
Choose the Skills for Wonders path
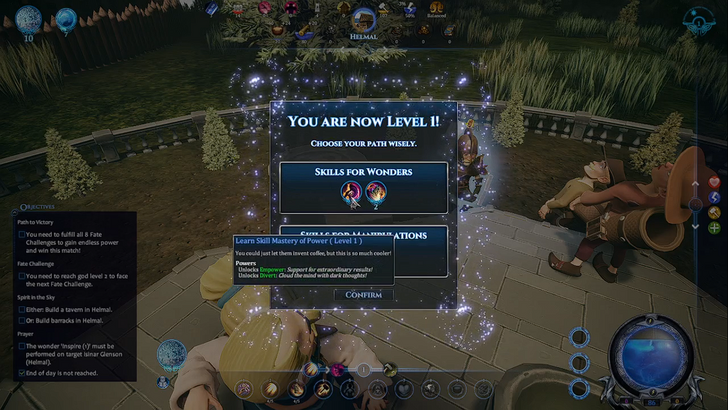[363, 185]
